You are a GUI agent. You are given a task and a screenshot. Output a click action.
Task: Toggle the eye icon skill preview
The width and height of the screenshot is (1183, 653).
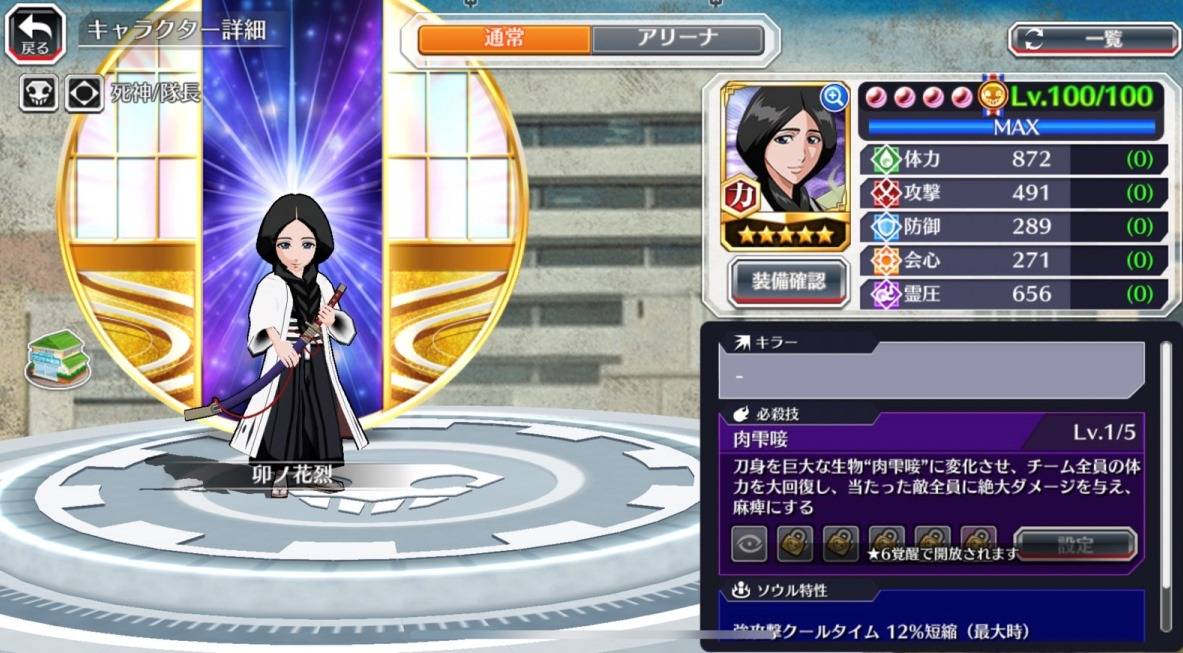coord(749,545)
